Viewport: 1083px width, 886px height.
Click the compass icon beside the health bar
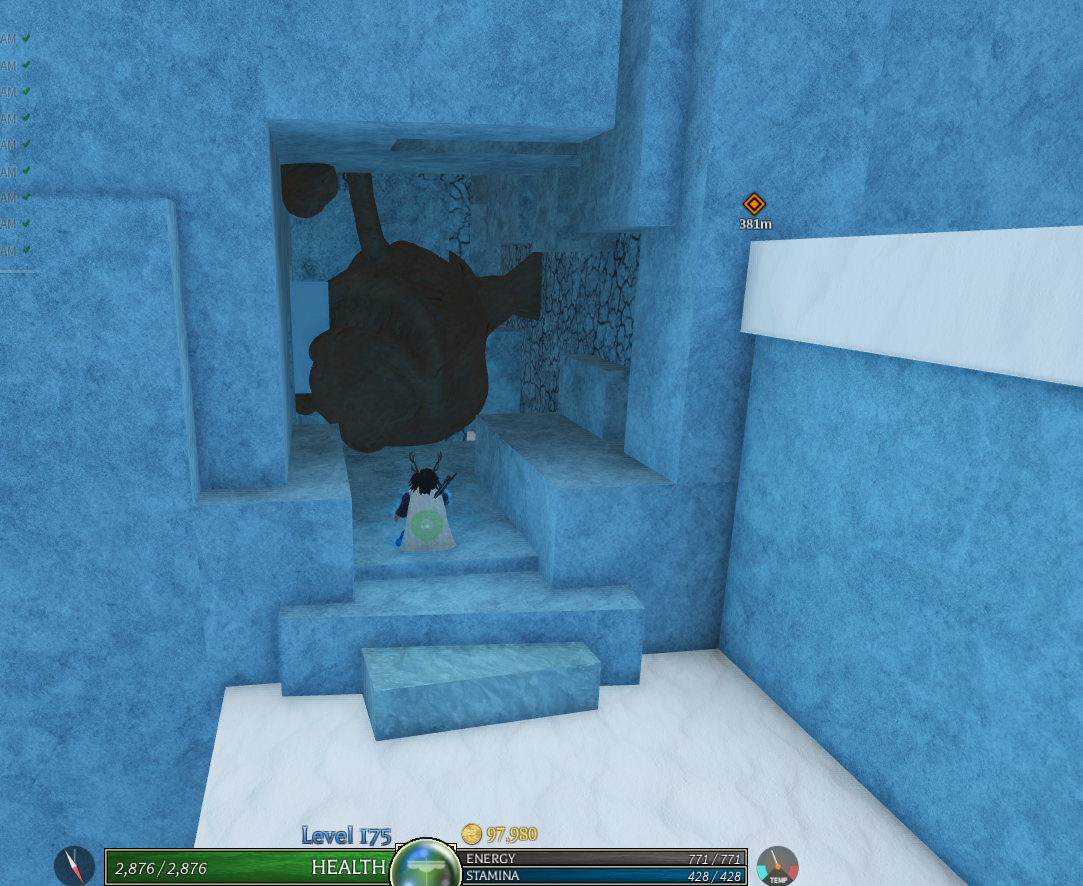[74, 865]
